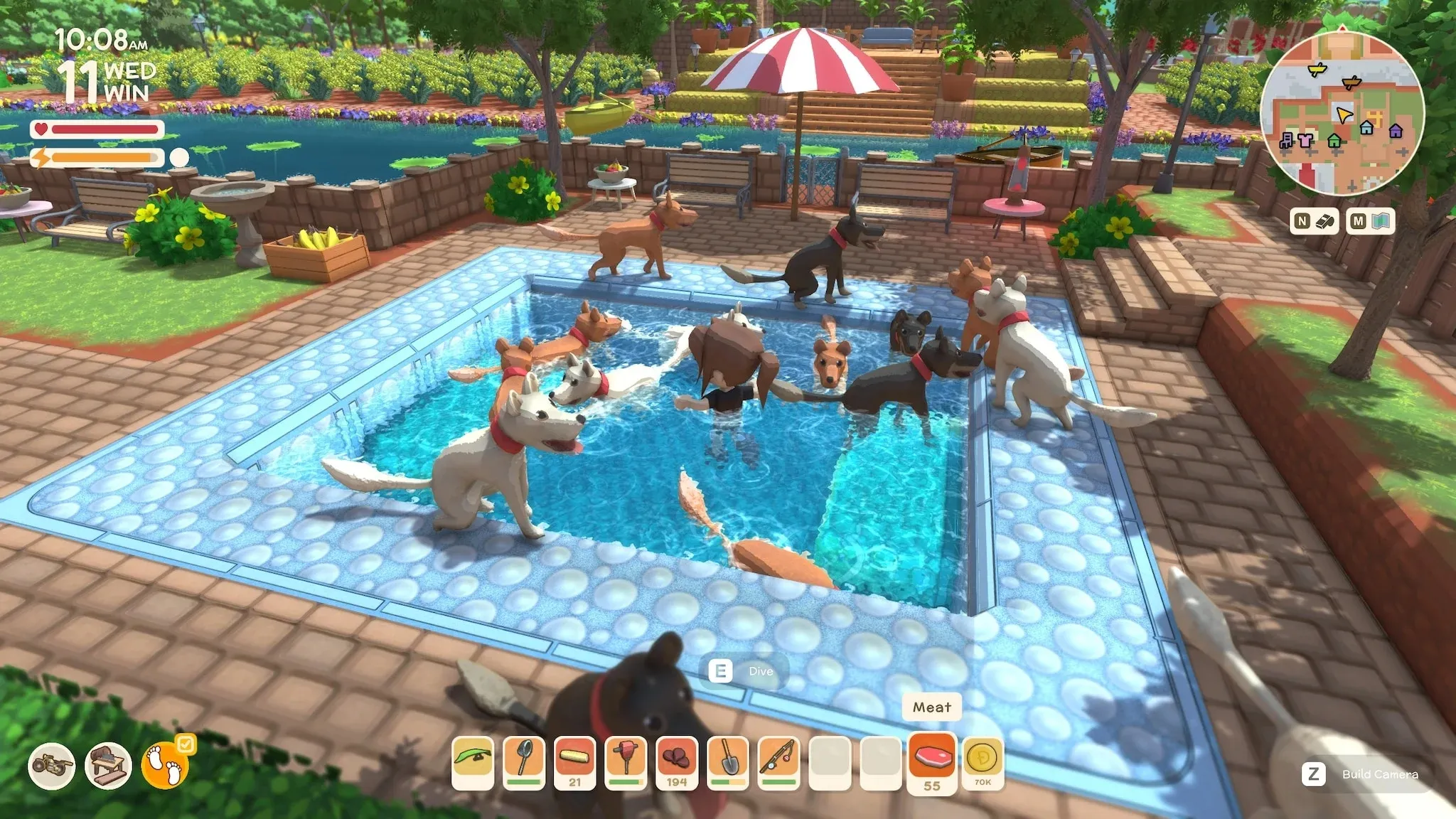1456x819 pixels.
Task: Select the pink shirt shop marker on minimap
Action: point(1305,140)
